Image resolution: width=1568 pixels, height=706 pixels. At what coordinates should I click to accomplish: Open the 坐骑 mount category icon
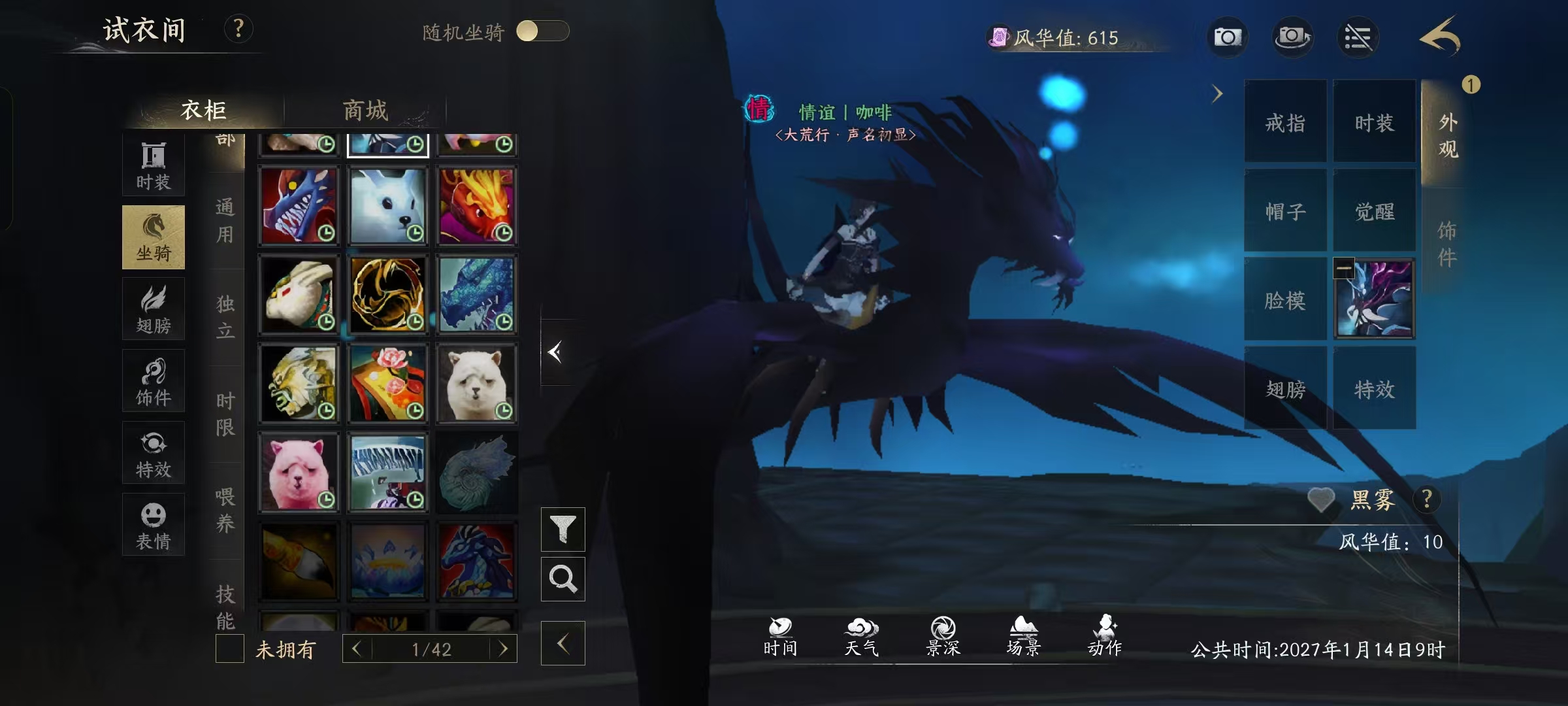pyautogui.click(x=154, y=237)
